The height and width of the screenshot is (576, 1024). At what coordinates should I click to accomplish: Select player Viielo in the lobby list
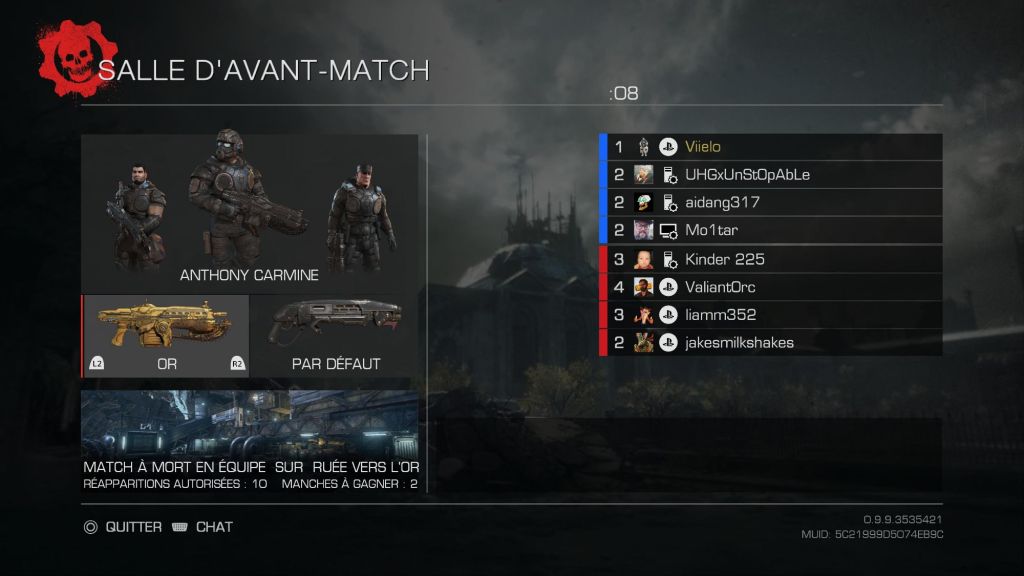(x=770, y=147)
